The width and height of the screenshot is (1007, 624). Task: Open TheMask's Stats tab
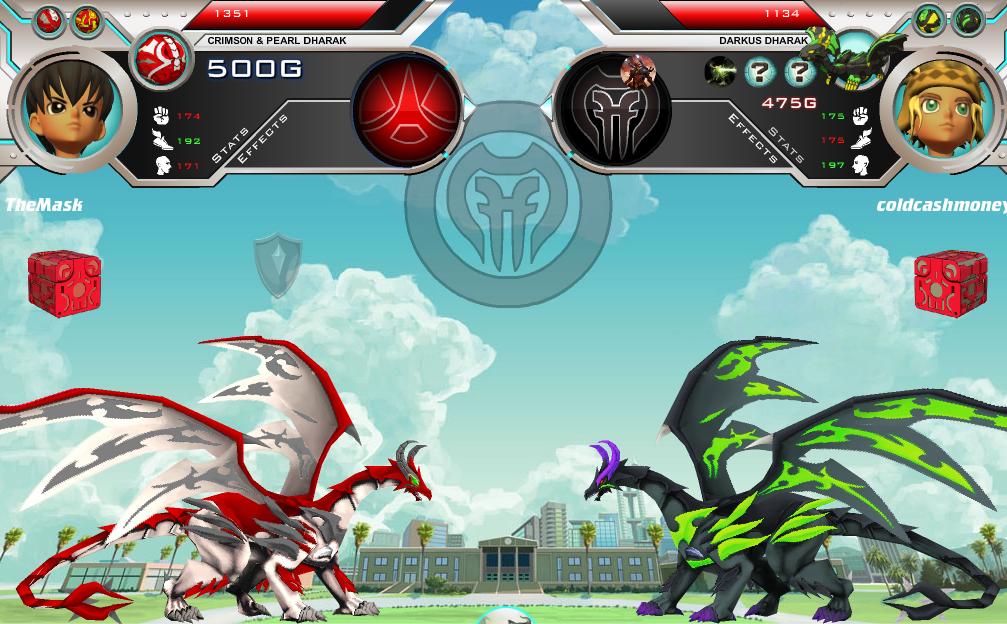231,145
